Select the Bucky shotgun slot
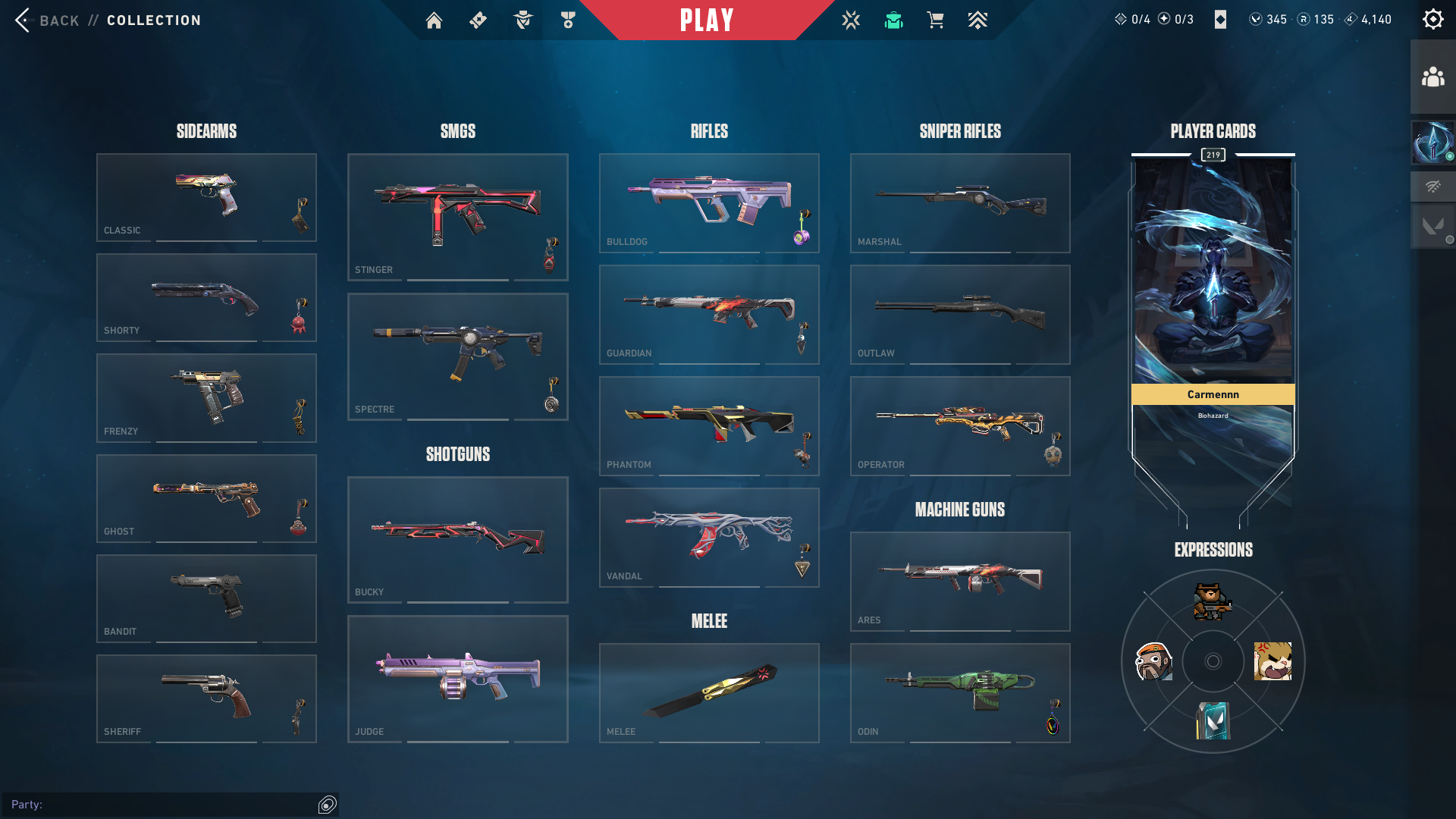 (457, 539)
